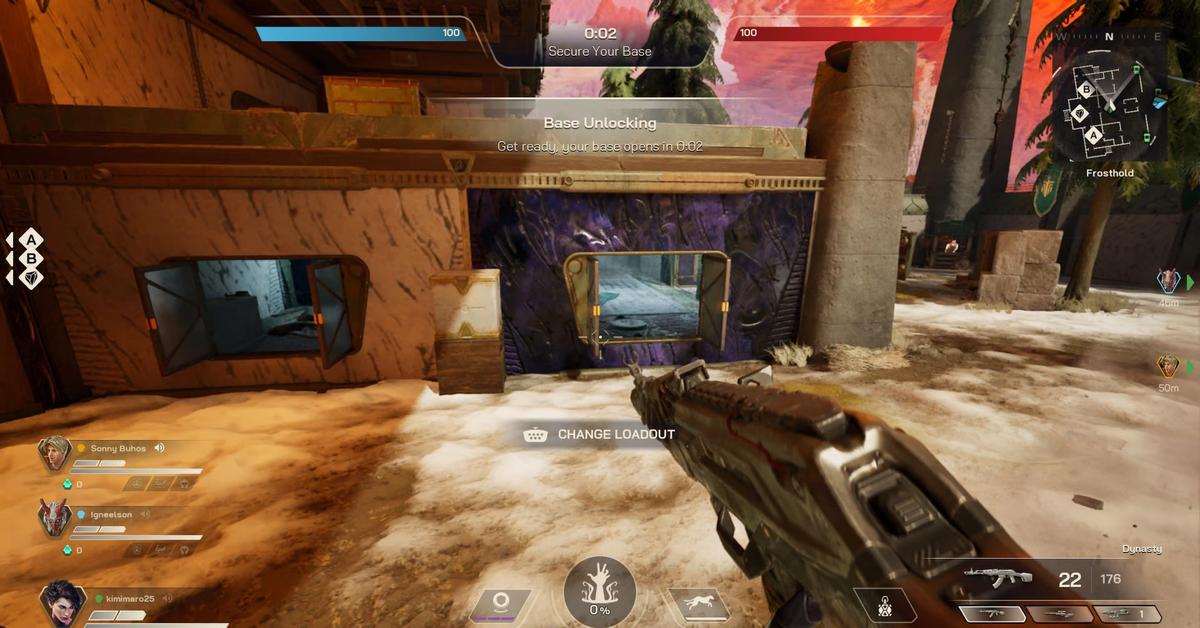Click the teammate marker showing 50m
The image size is (1200, 628).
point(1167,366)
